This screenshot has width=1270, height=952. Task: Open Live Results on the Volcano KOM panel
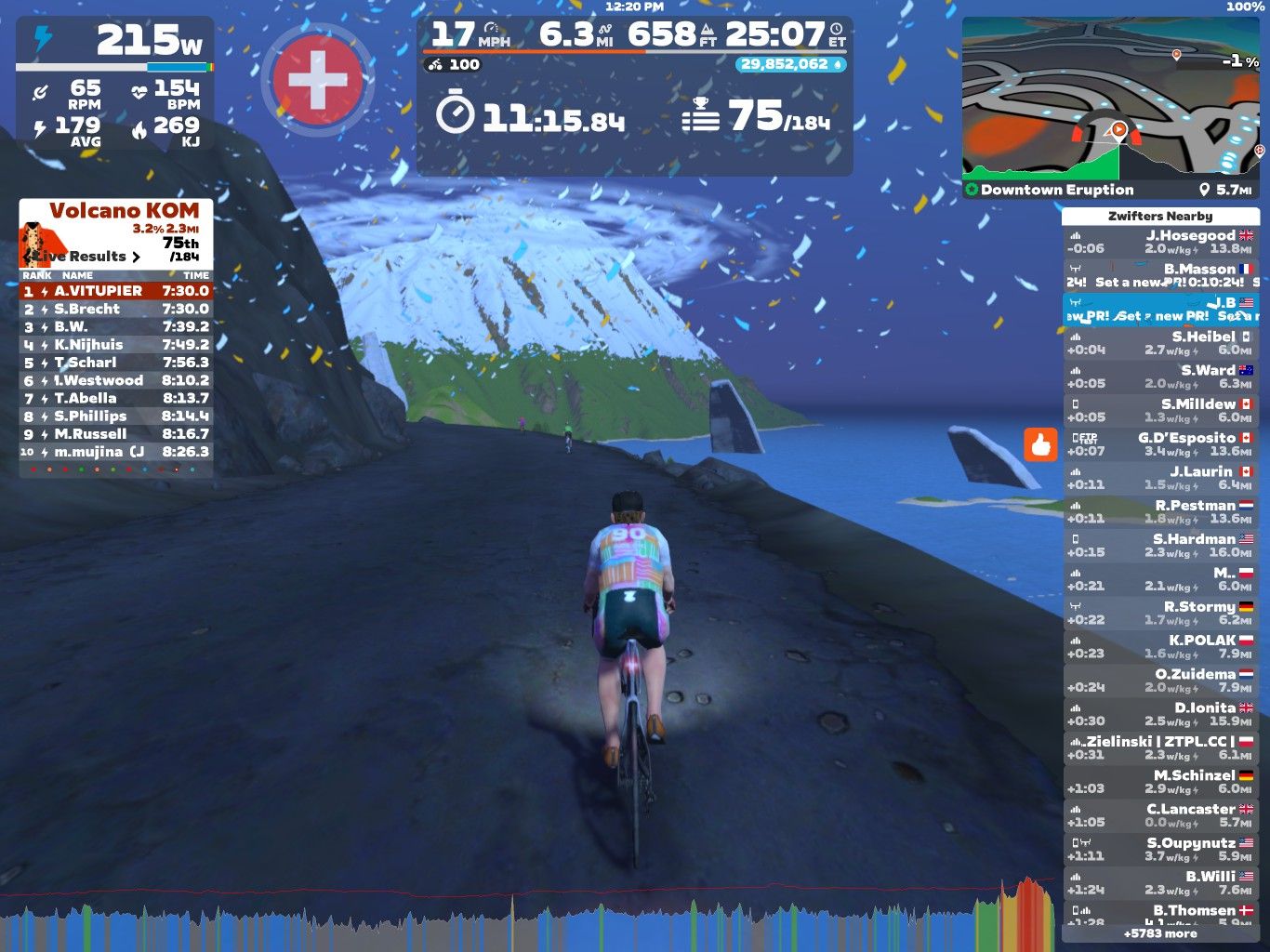[x=84, y=256]
